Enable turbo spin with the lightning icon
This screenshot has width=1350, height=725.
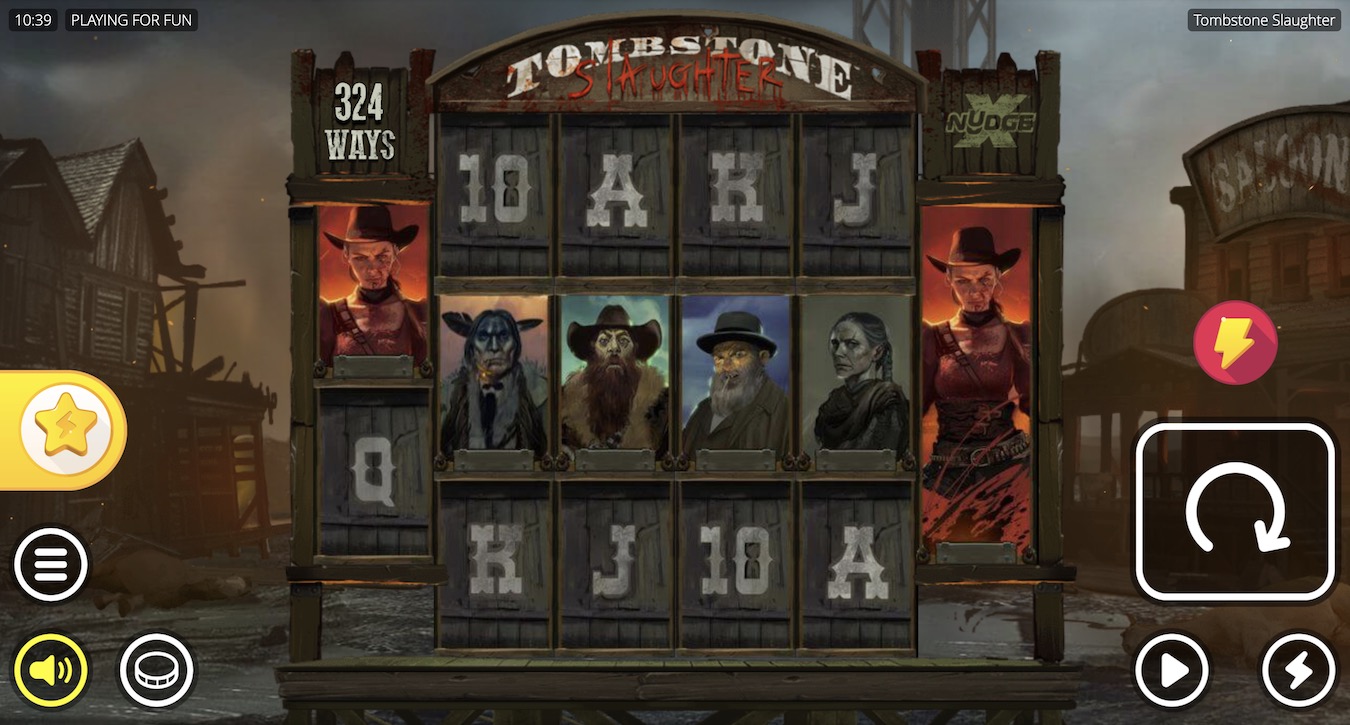(1297, 670)
